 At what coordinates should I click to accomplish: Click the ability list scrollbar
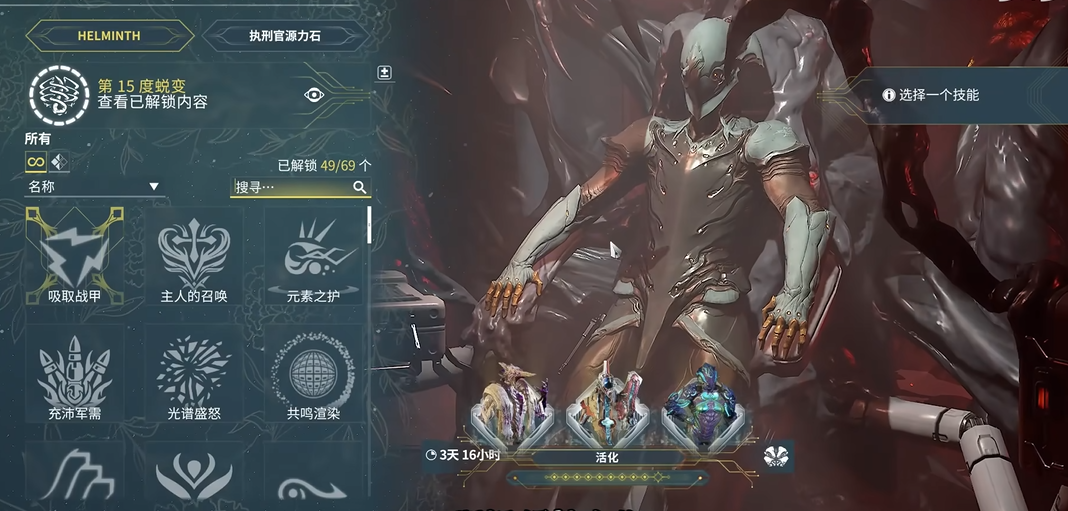(369, 225)
